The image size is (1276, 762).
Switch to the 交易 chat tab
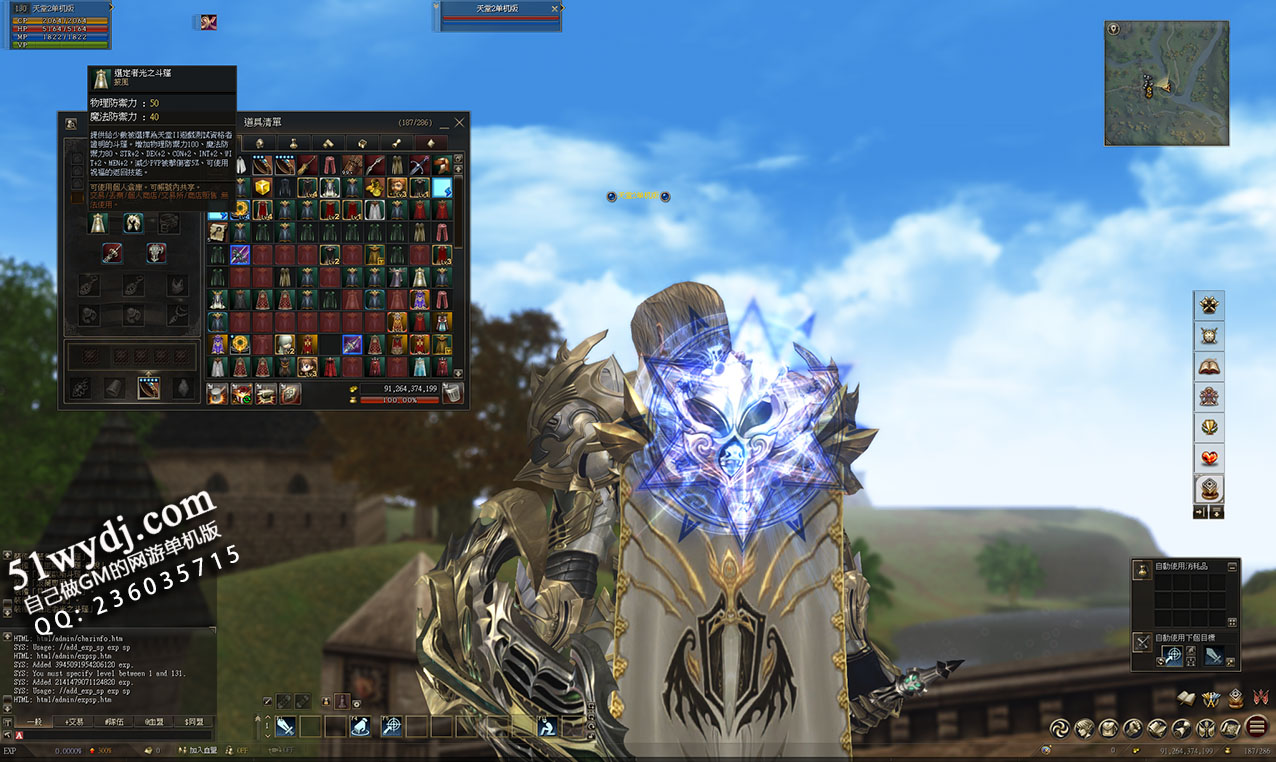(x=74, y=721)
